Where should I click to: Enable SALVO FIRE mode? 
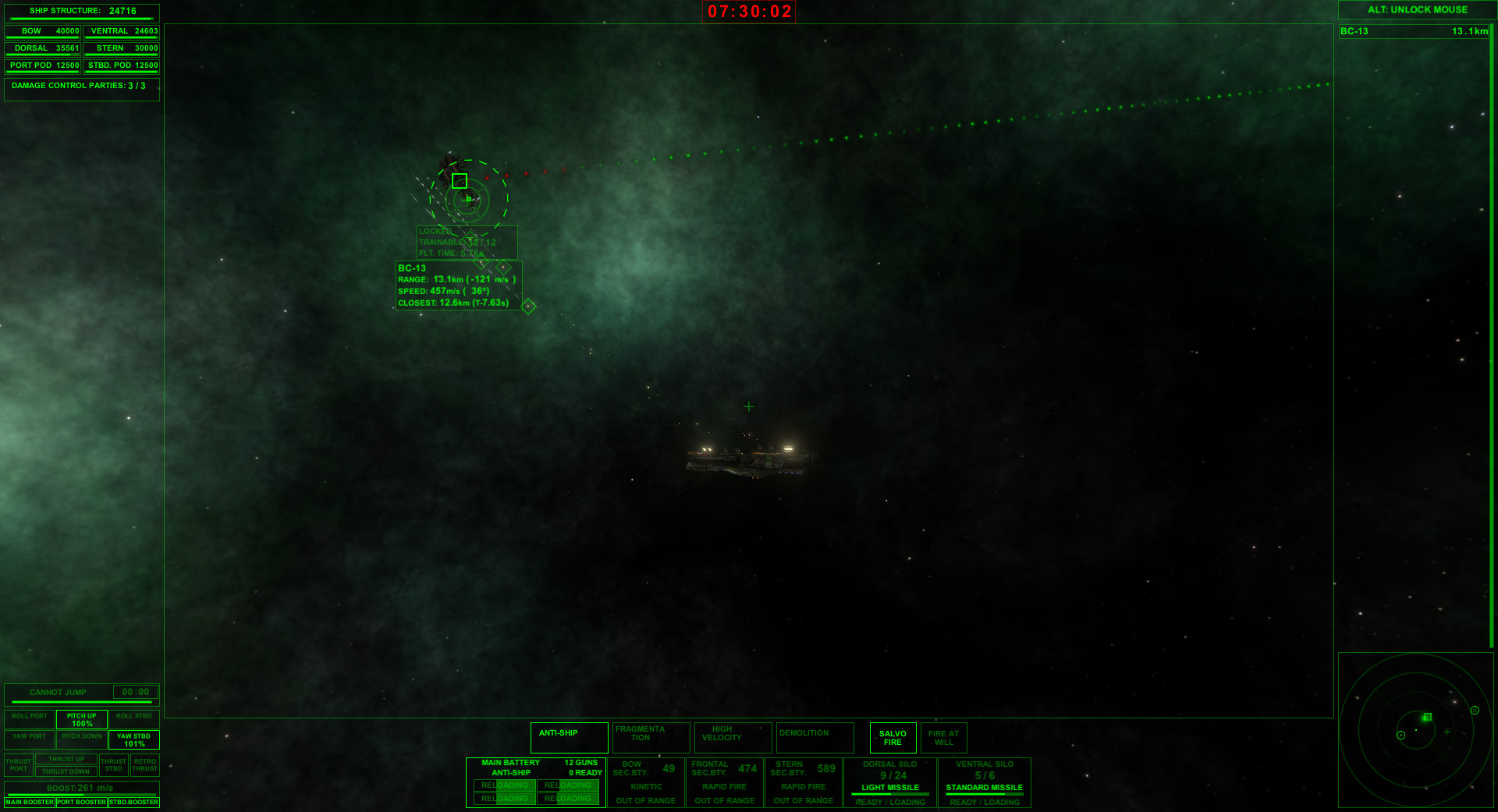[x=892, y=736]
